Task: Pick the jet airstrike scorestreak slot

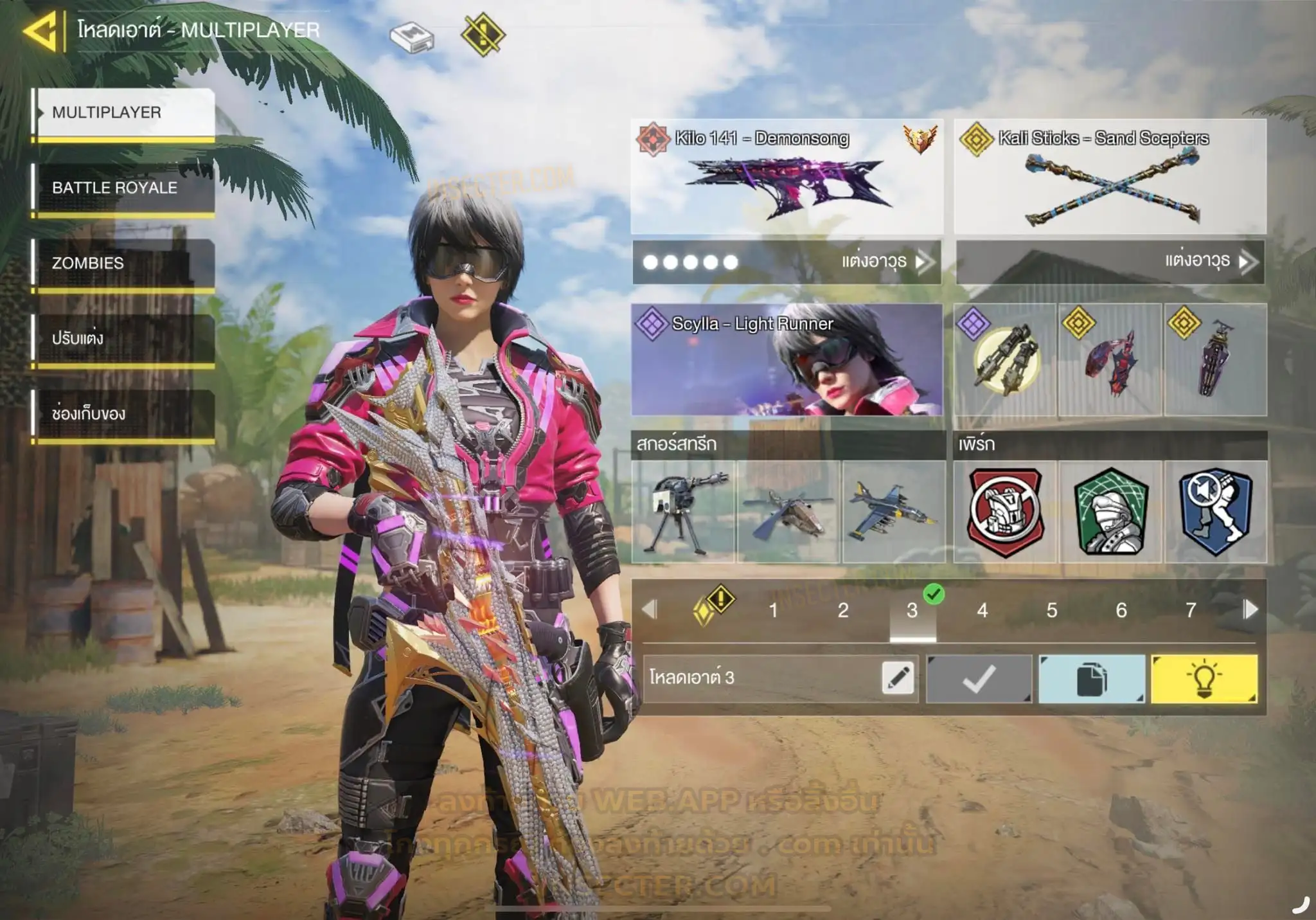Action: tap(893, 512)
